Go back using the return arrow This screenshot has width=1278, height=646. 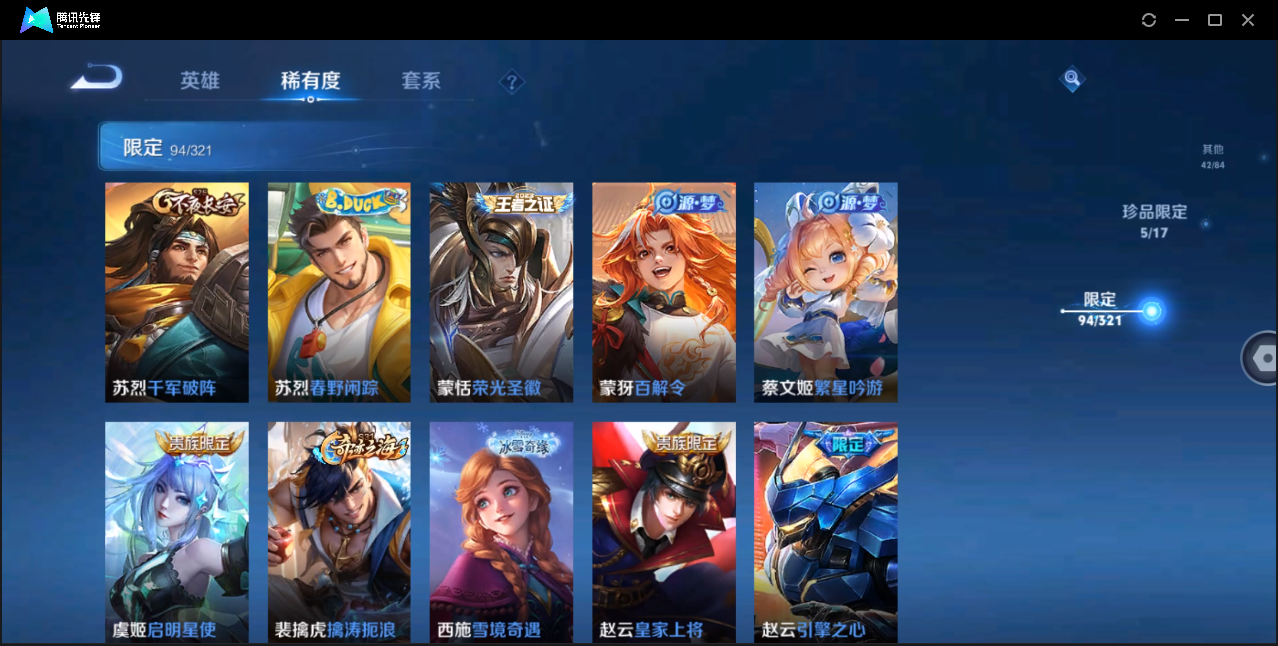pos(97,77)
